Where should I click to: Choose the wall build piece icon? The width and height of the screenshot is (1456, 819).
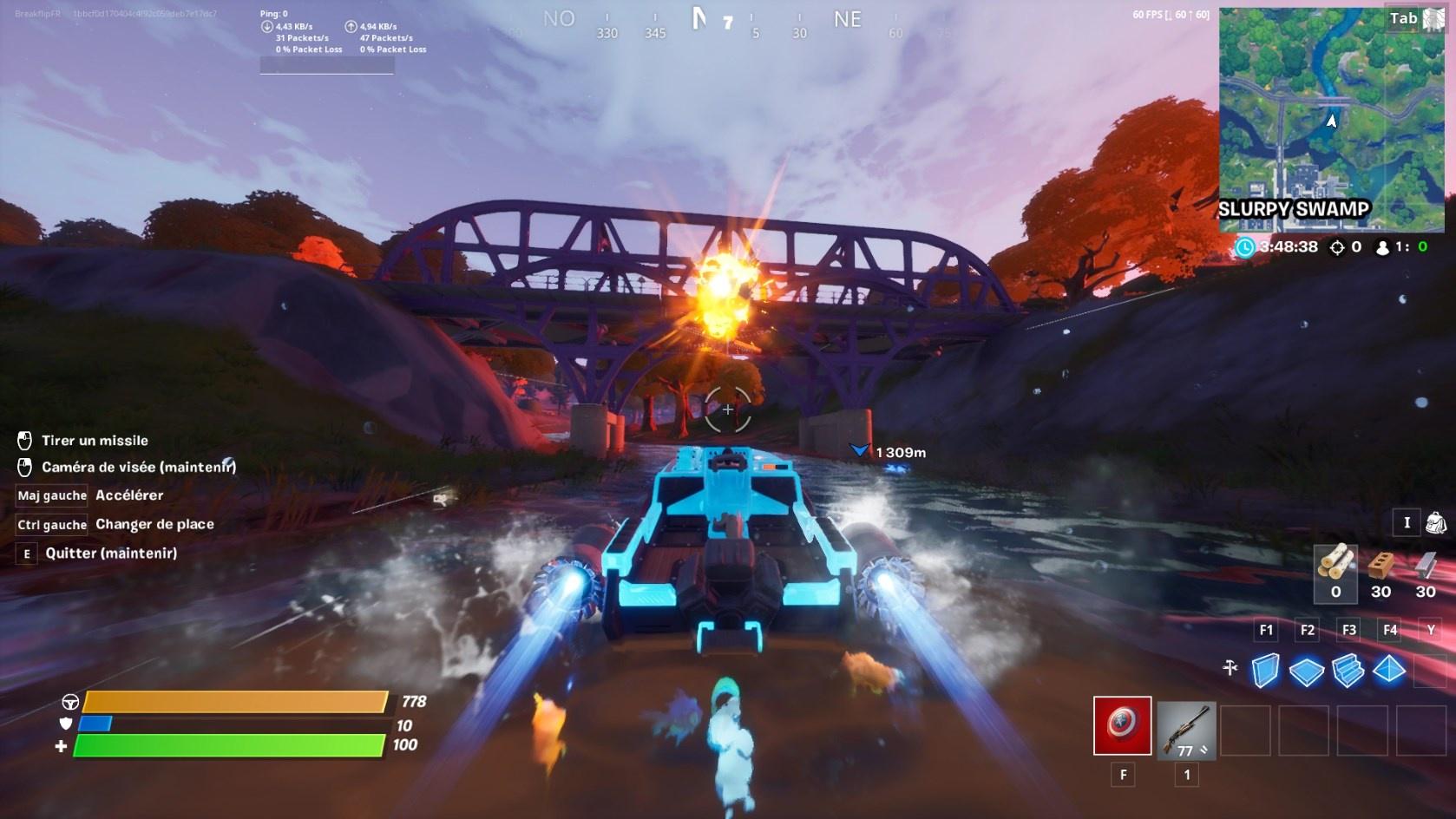[1265, 668]
